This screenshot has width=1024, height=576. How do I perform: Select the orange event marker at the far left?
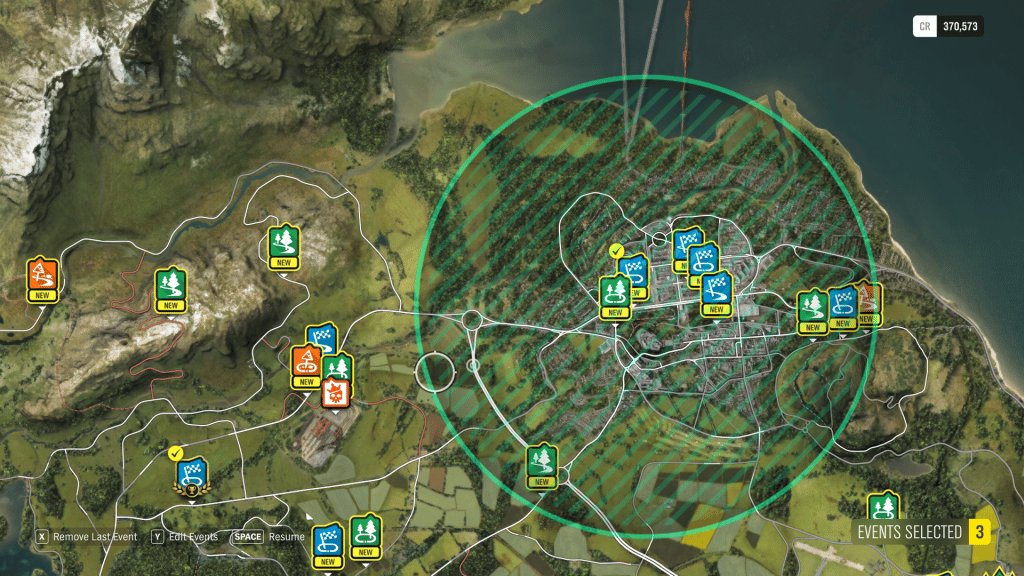coord(42,278)
